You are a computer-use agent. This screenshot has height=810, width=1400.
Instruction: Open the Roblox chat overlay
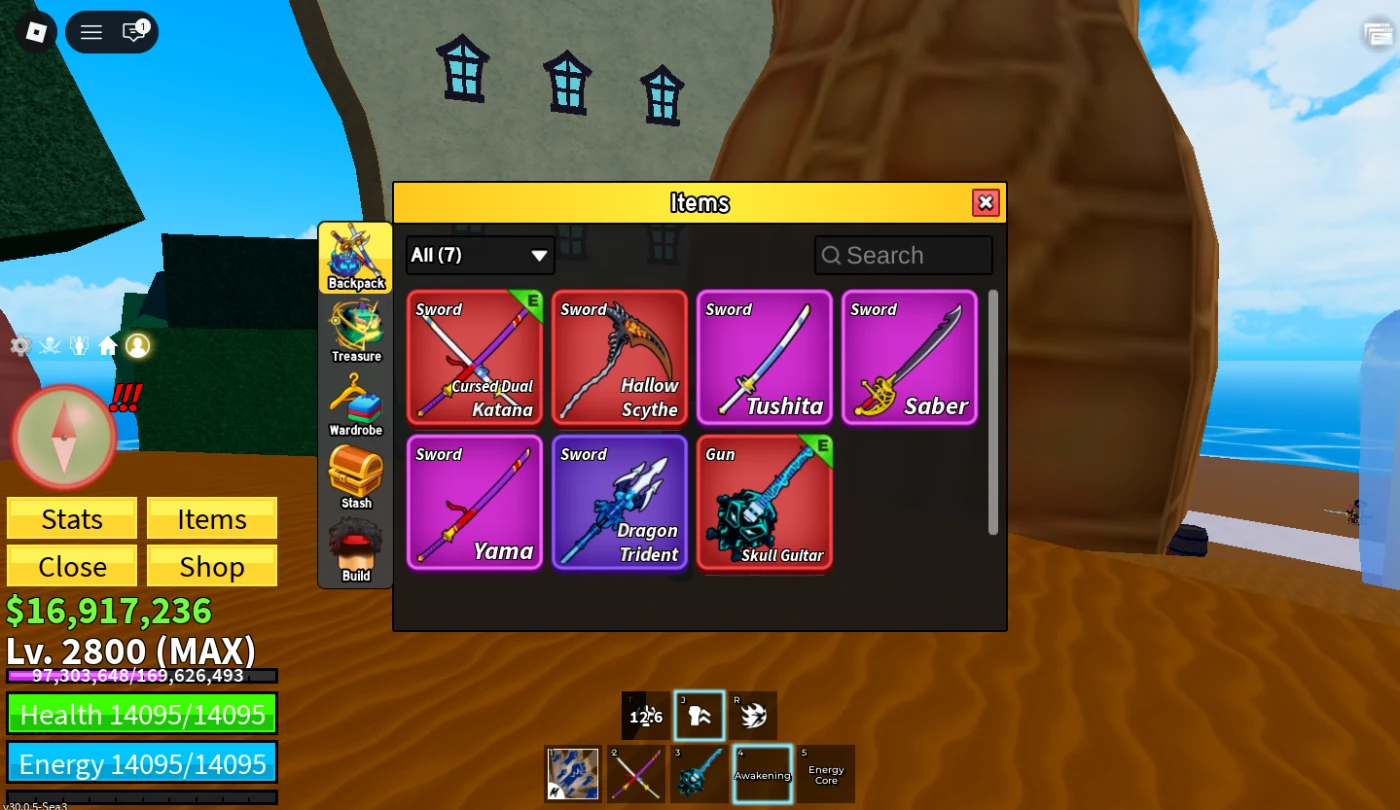[x=134, y=32]
